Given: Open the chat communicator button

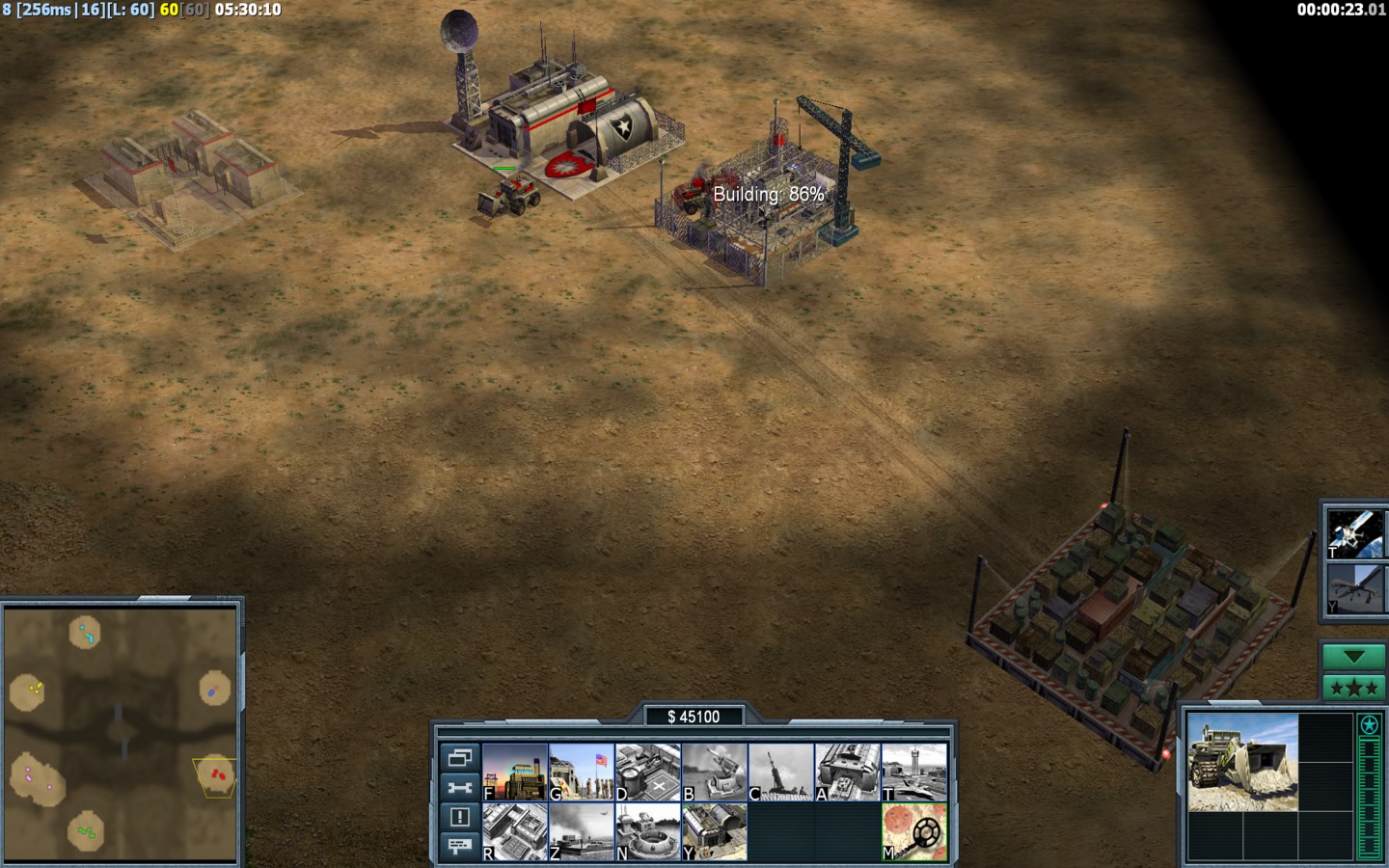Looking at the screenshot, I should coord(459,846).
